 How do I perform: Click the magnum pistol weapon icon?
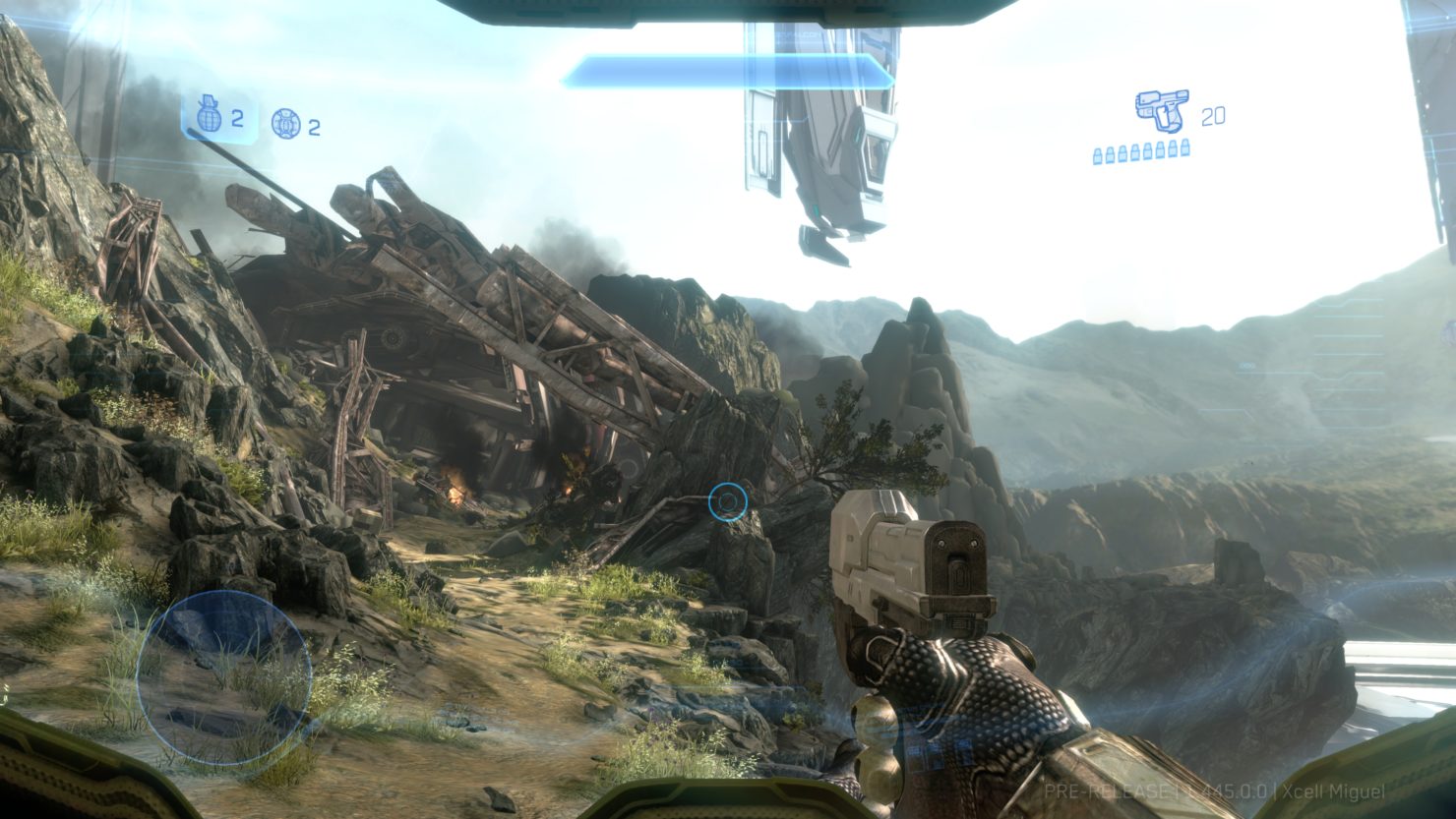pos(1161,111)
